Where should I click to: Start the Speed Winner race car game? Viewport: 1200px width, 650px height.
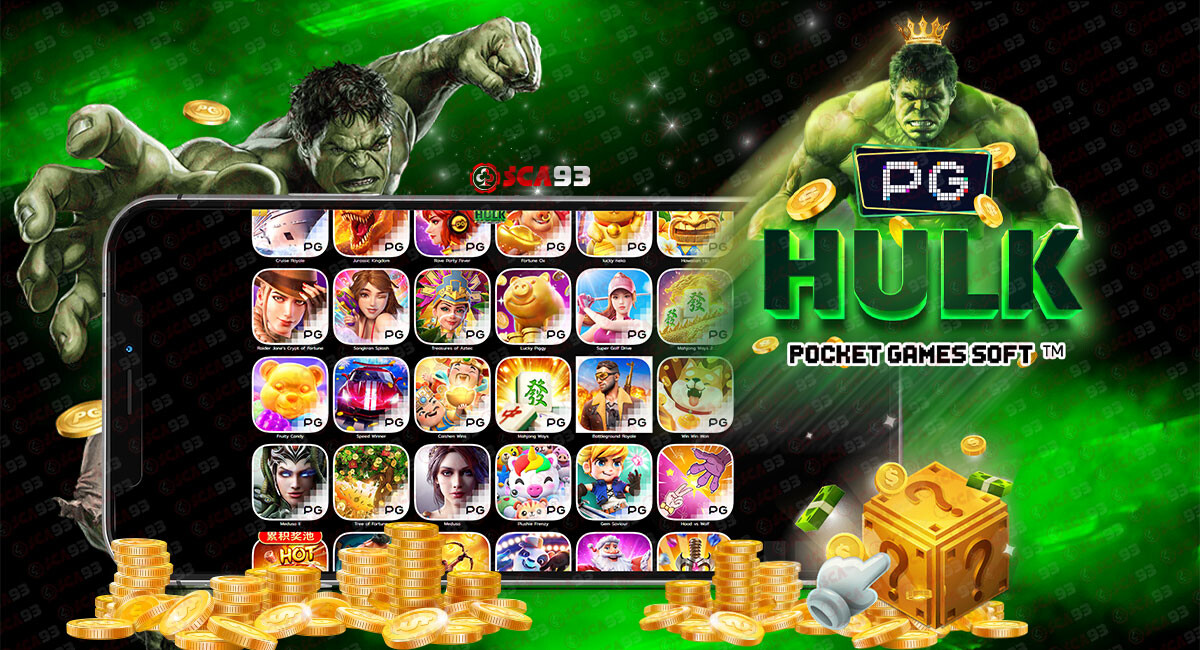[x=371, y=393]
